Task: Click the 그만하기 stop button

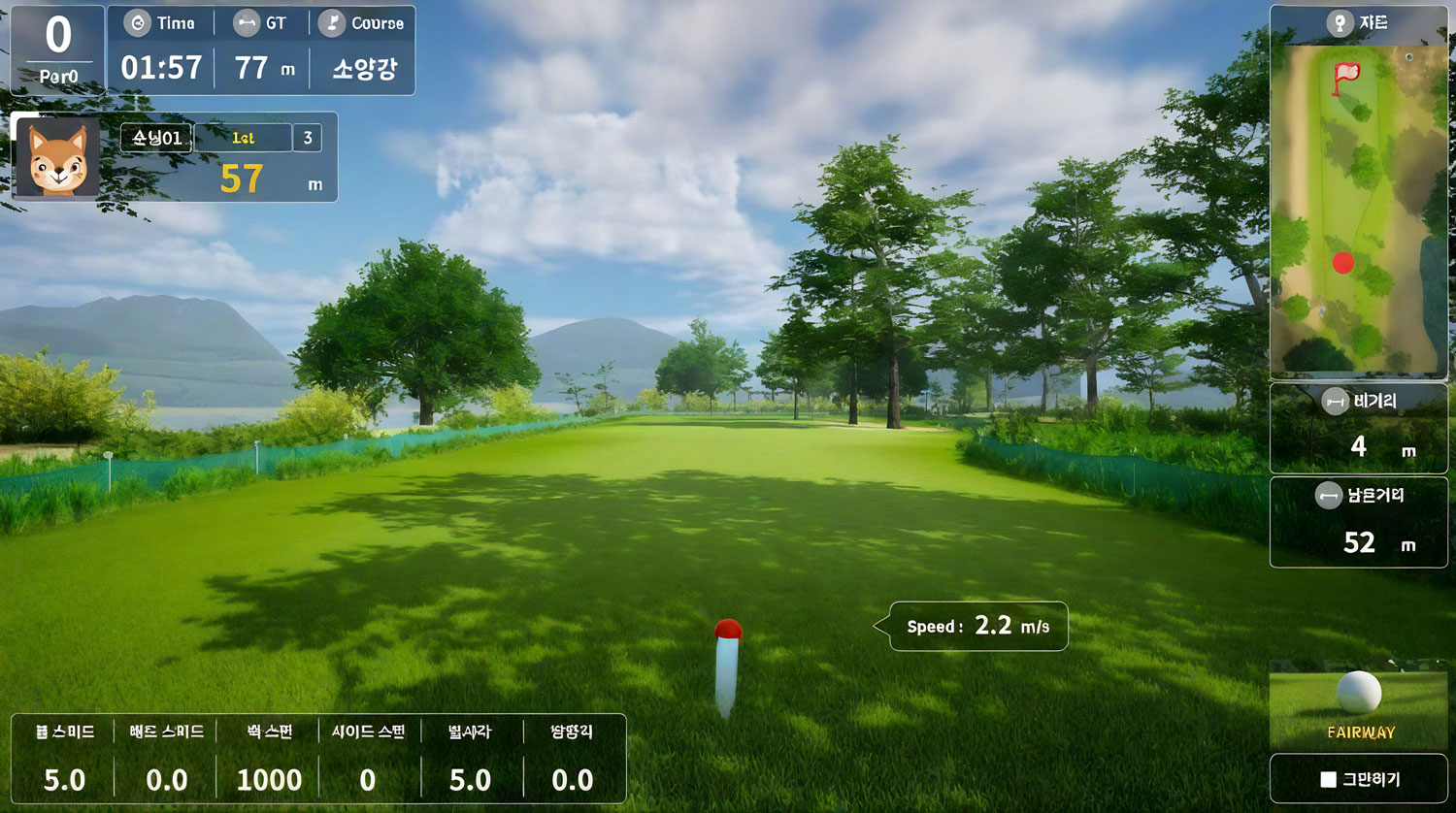Action: pos(1358,779)
